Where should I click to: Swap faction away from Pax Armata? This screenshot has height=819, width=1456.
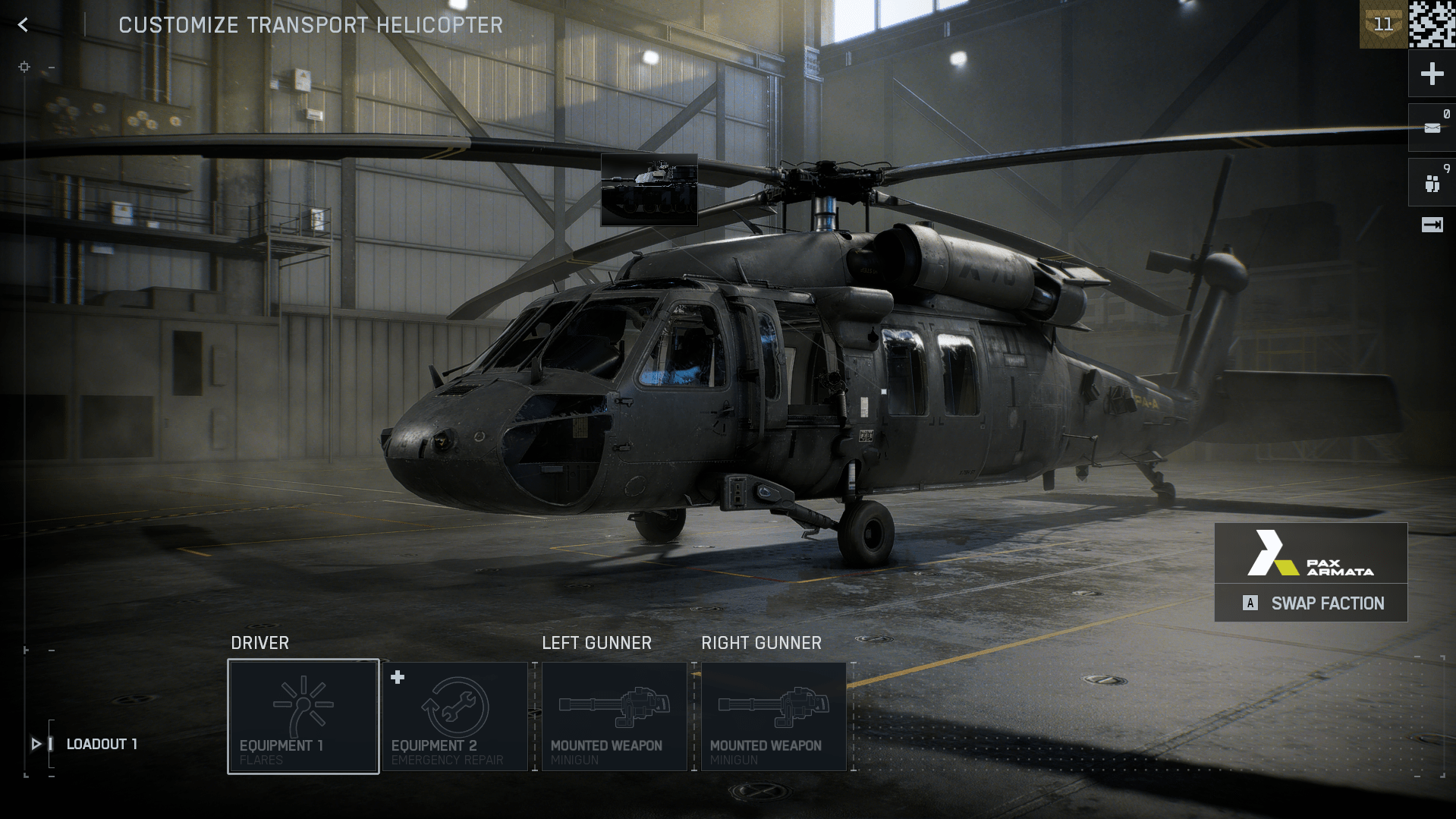point(1310,603)
